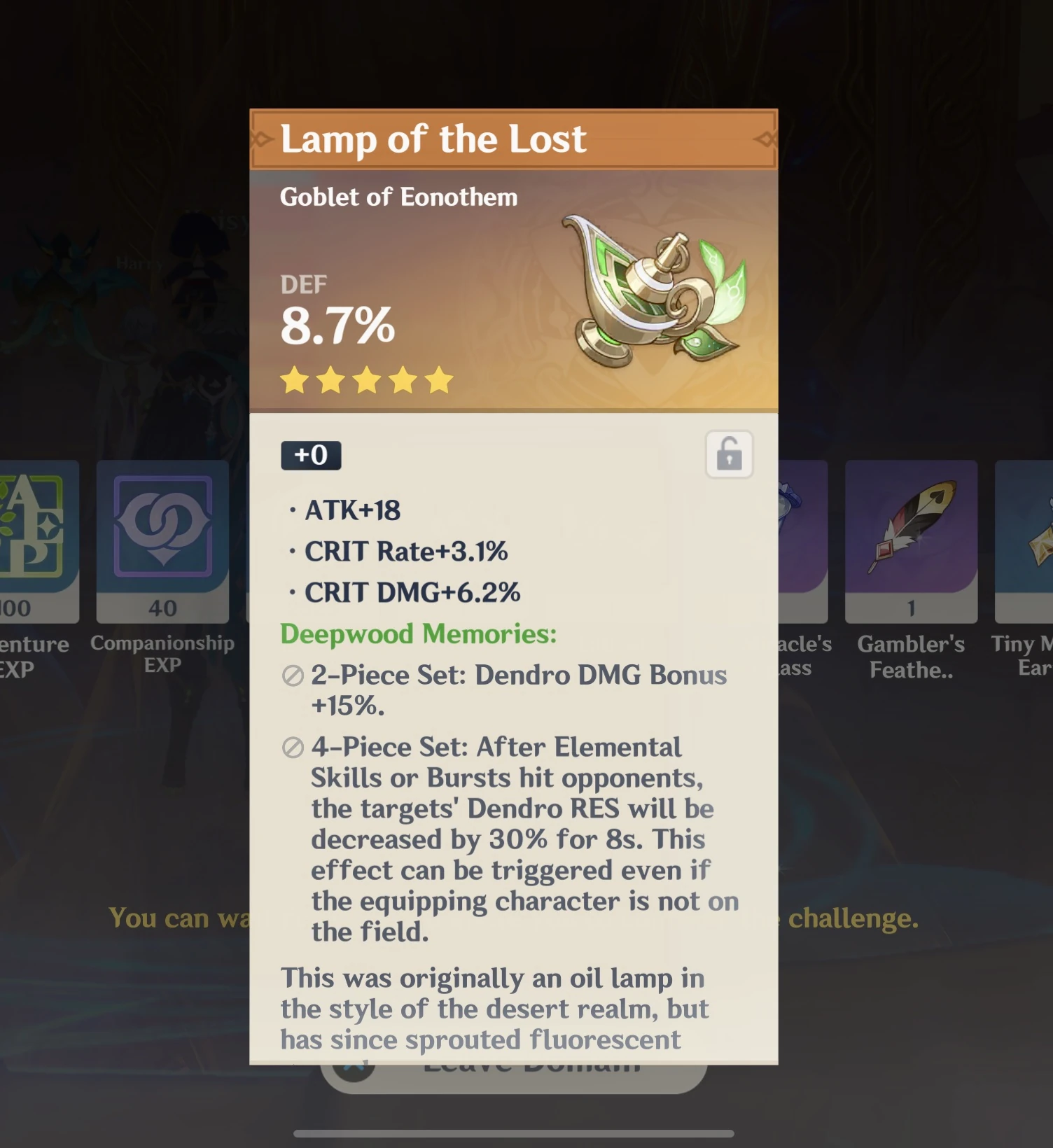Click the CRIT Rate+3.1% substat line
This screenshot has width=1053, height=1148.
coord(406,552)
